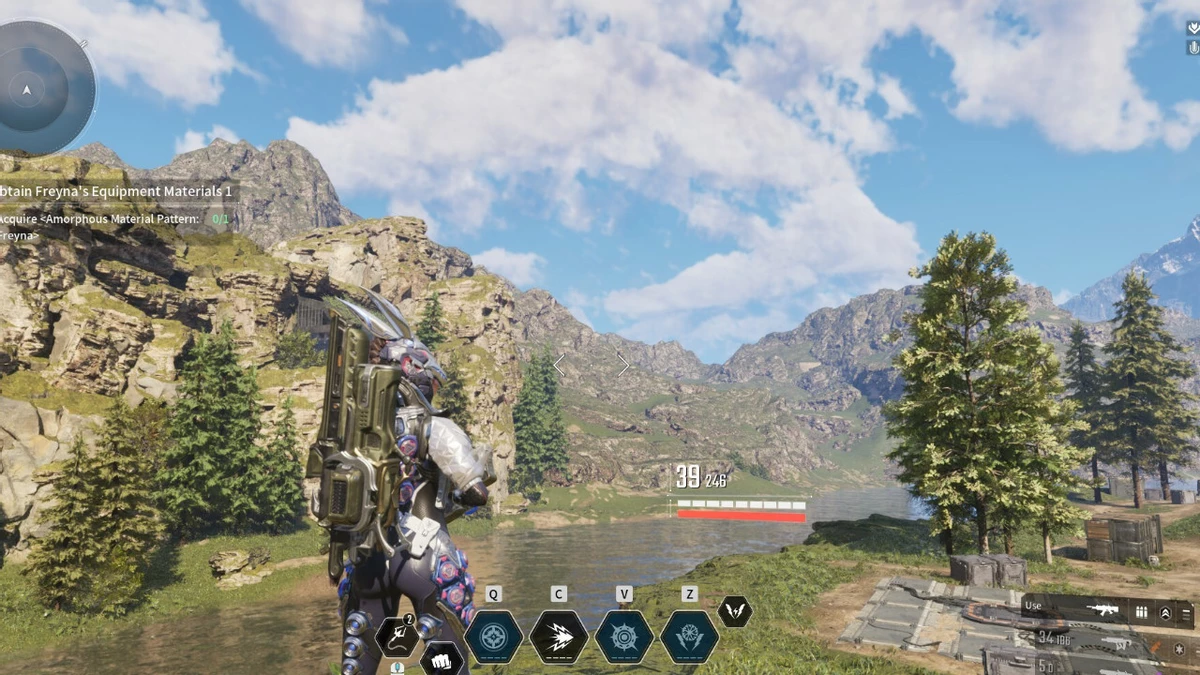The image size is (1200, 675).
Task: Use the V spiked ring skill
Action: click(x=624, y=636)
